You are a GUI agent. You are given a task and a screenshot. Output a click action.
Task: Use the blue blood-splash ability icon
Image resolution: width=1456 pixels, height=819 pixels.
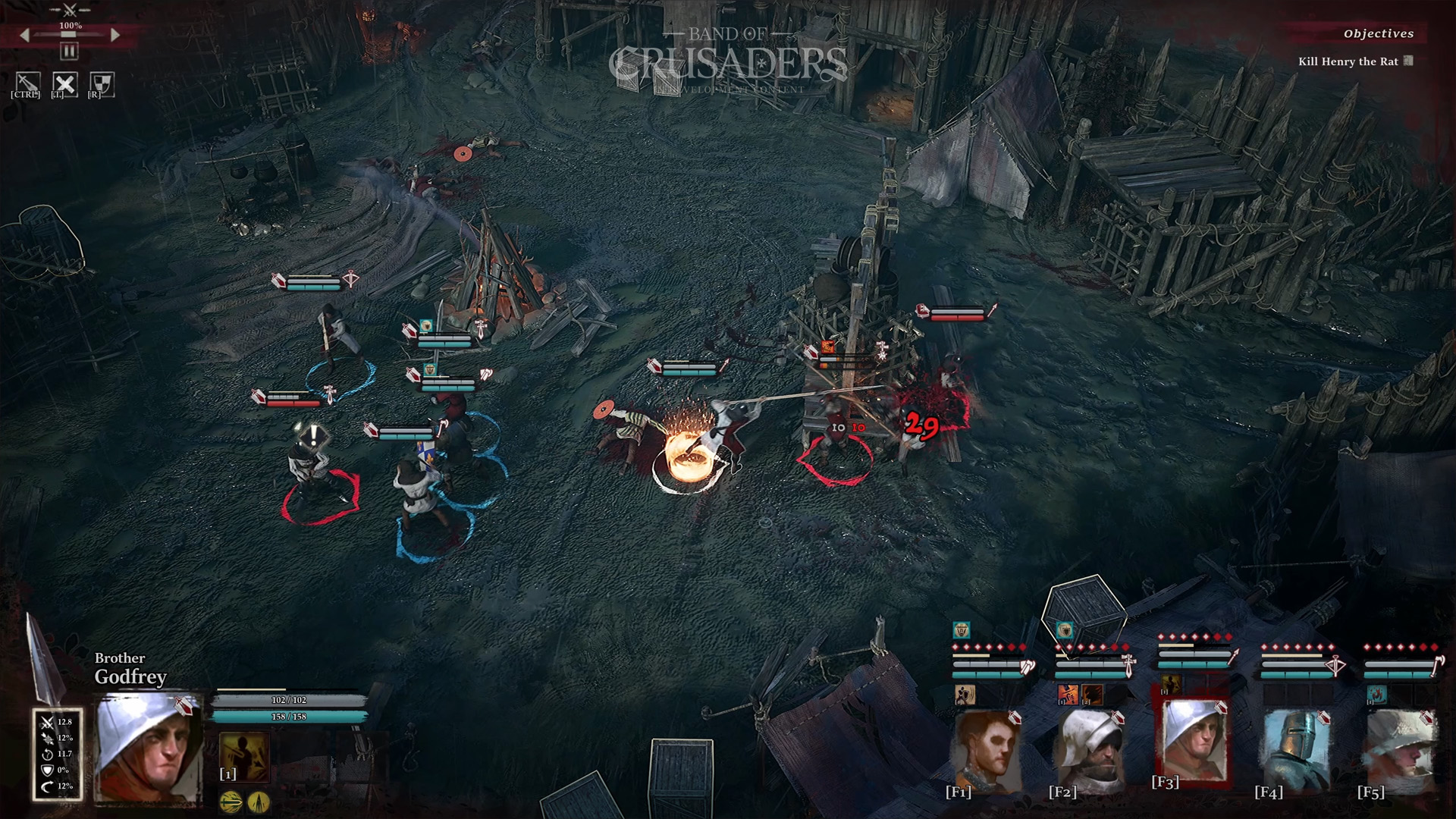tap(1376, 694)
